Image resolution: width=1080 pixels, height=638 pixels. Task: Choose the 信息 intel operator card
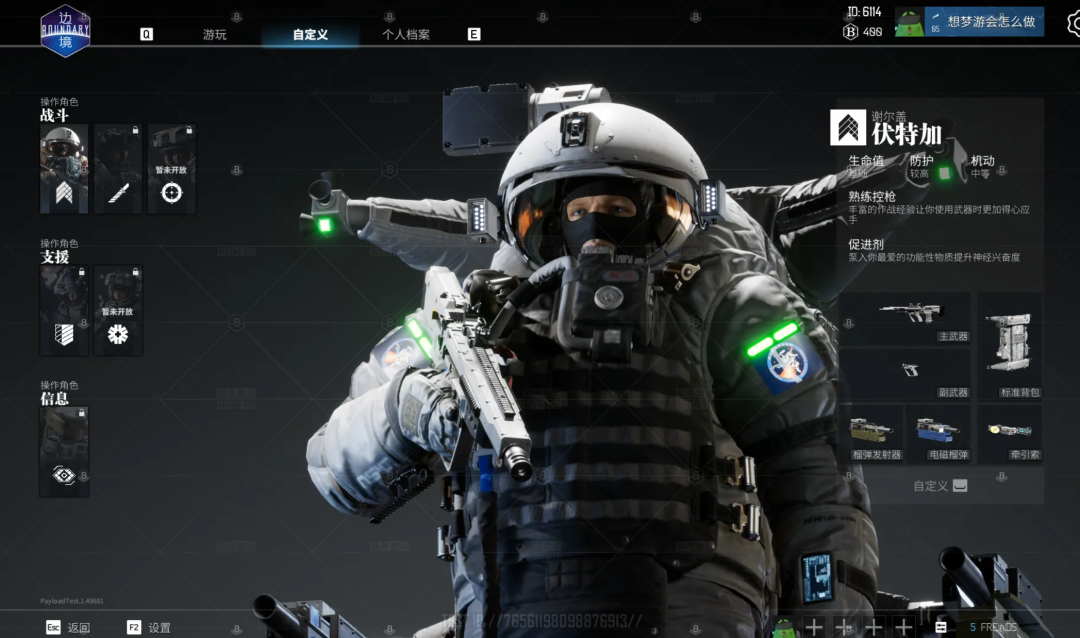(64, 451)
